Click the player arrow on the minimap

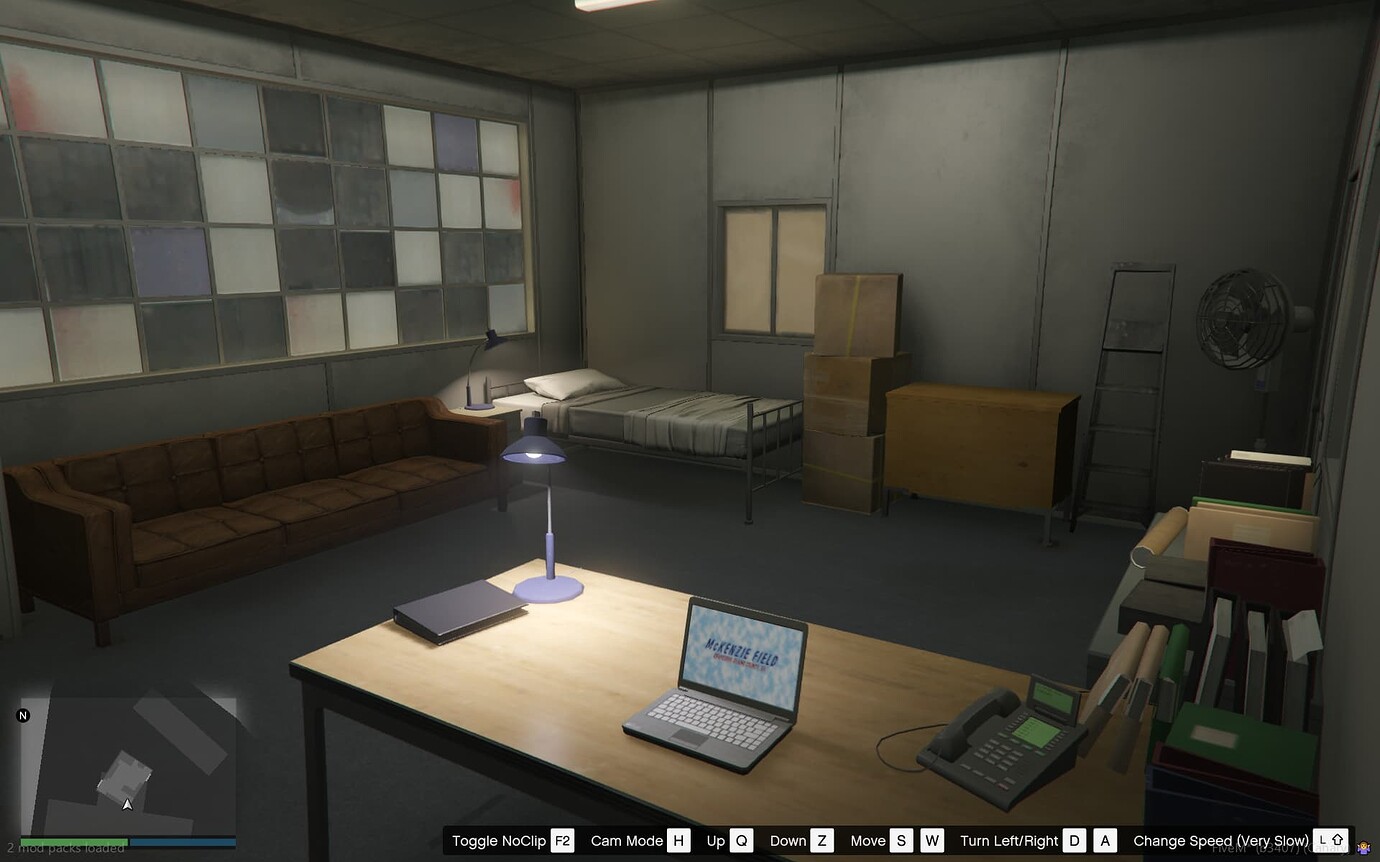(x=127, y=803)
